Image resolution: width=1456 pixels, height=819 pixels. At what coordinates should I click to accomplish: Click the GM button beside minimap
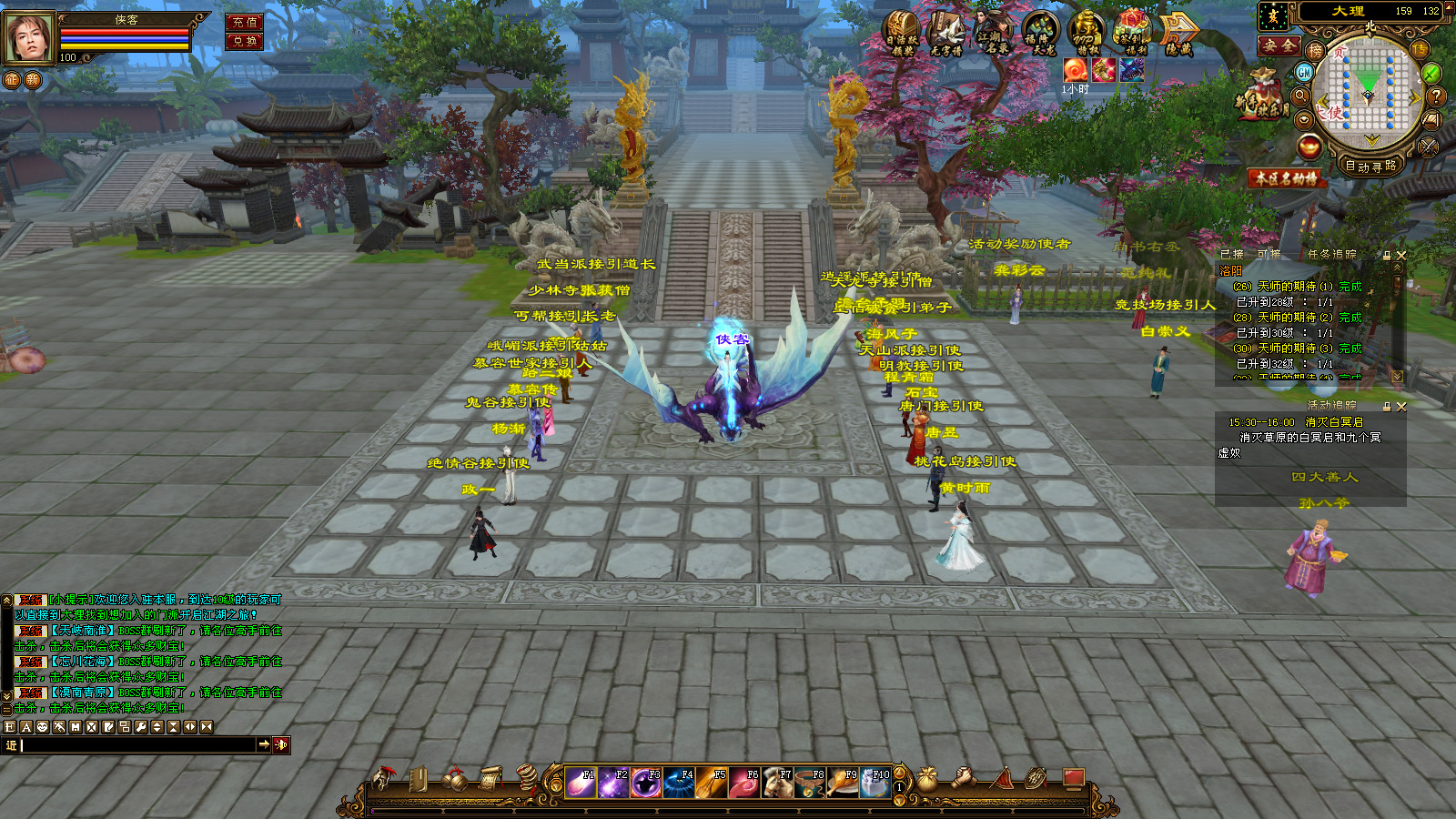click(x=1305, y=73)
